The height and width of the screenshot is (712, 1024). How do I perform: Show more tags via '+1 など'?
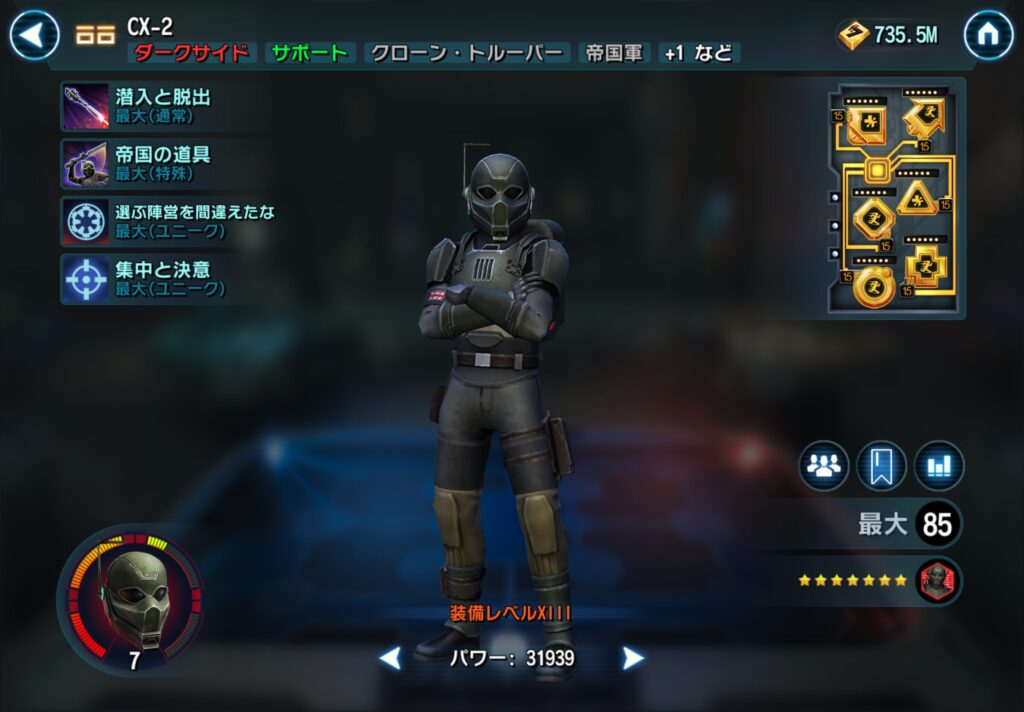coord(698,54)
